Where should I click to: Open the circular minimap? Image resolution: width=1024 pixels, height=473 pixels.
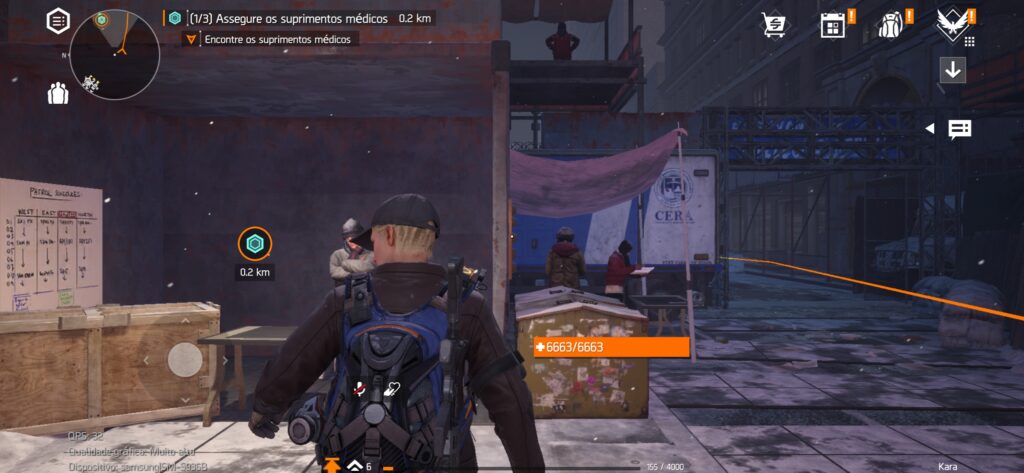115,54
